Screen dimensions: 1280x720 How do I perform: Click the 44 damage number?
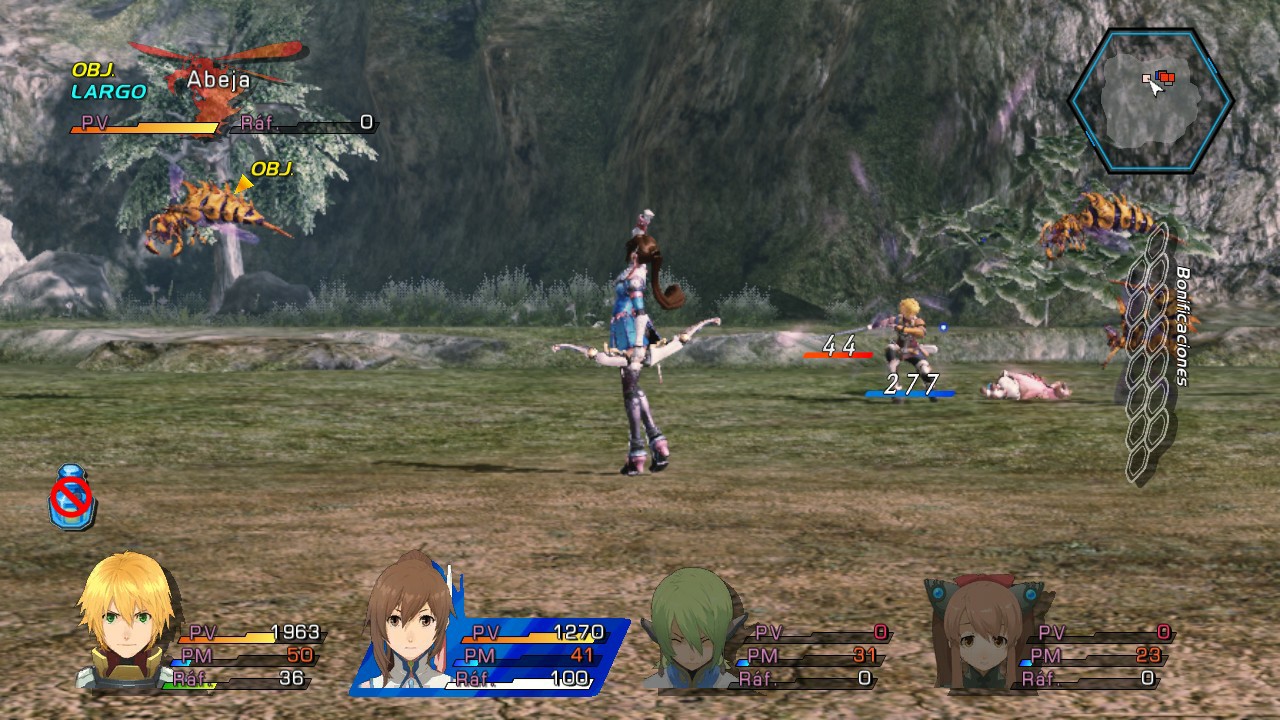[x=841, y=347]
